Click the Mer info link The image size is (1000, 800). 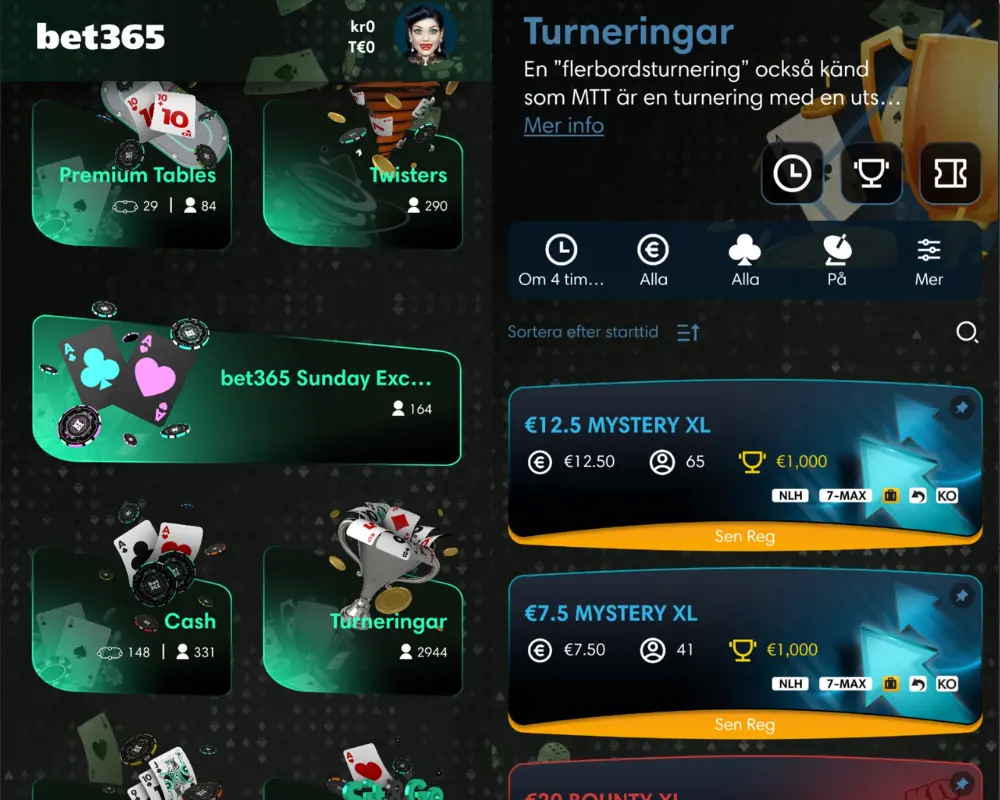[x=564, y=126]
